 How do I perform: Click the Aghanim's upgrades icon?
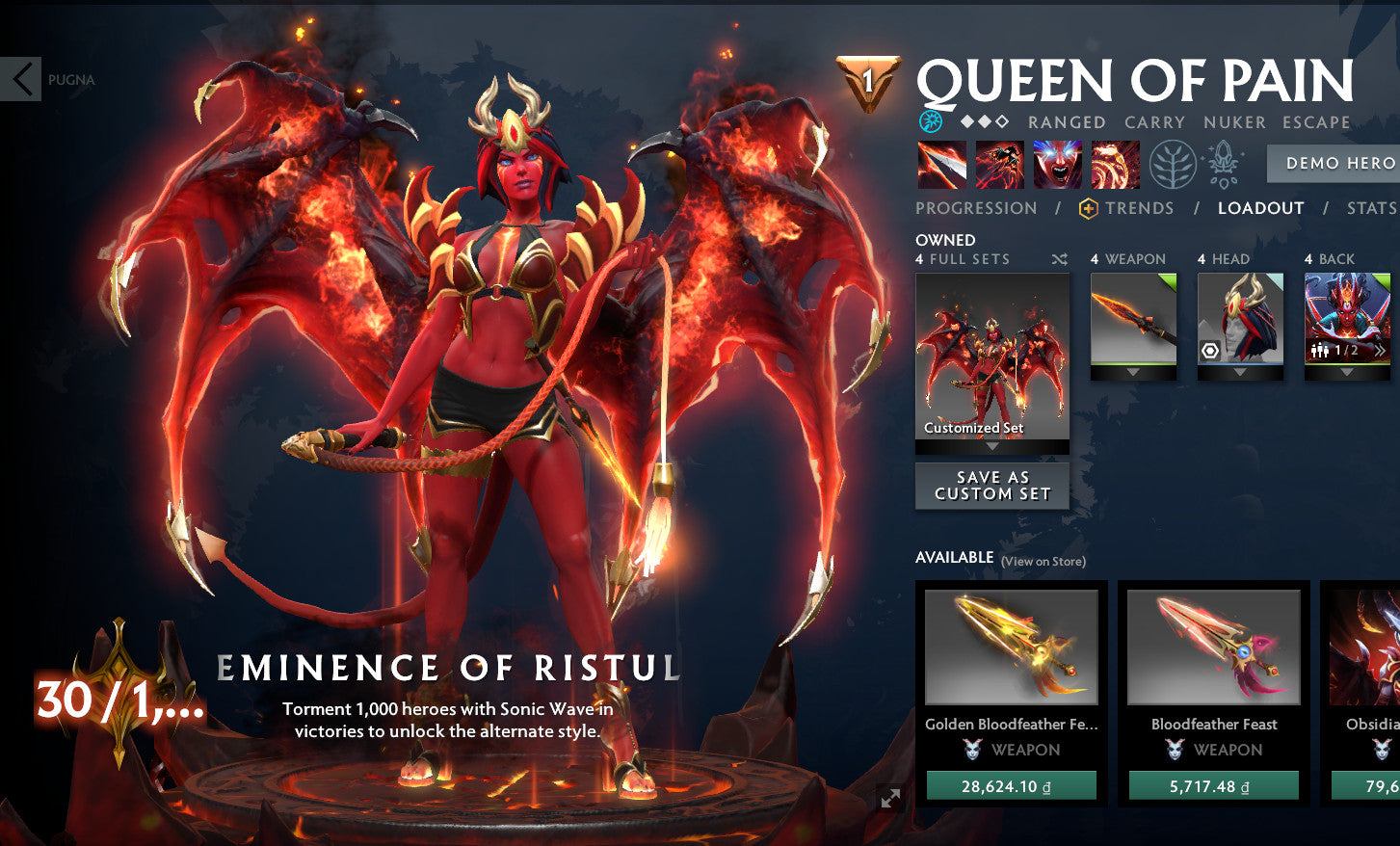[1222, 164]
